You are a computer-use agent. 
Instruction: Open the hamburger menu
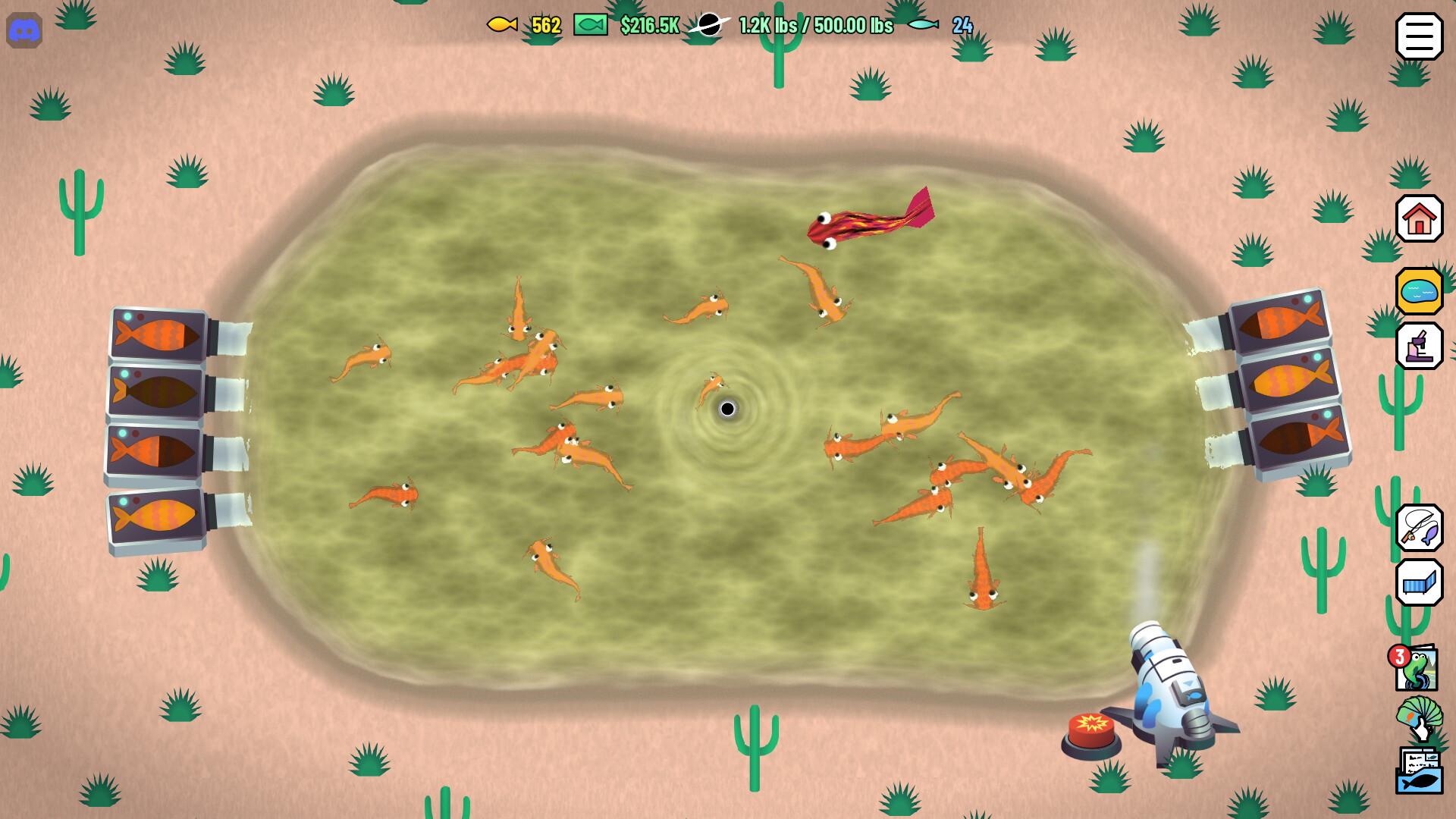tap(1419, 36)
